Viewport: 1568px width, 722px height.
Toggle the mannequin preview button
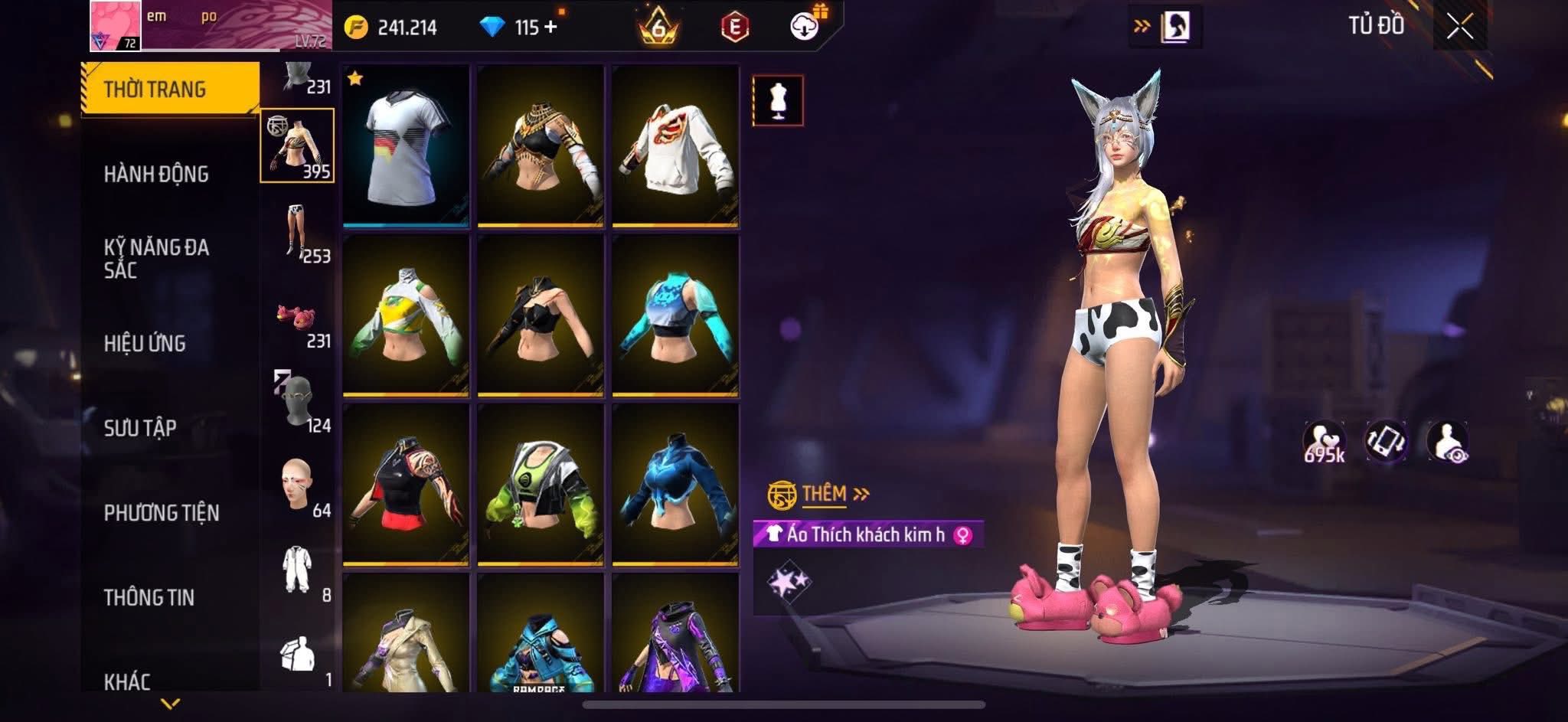778,100
